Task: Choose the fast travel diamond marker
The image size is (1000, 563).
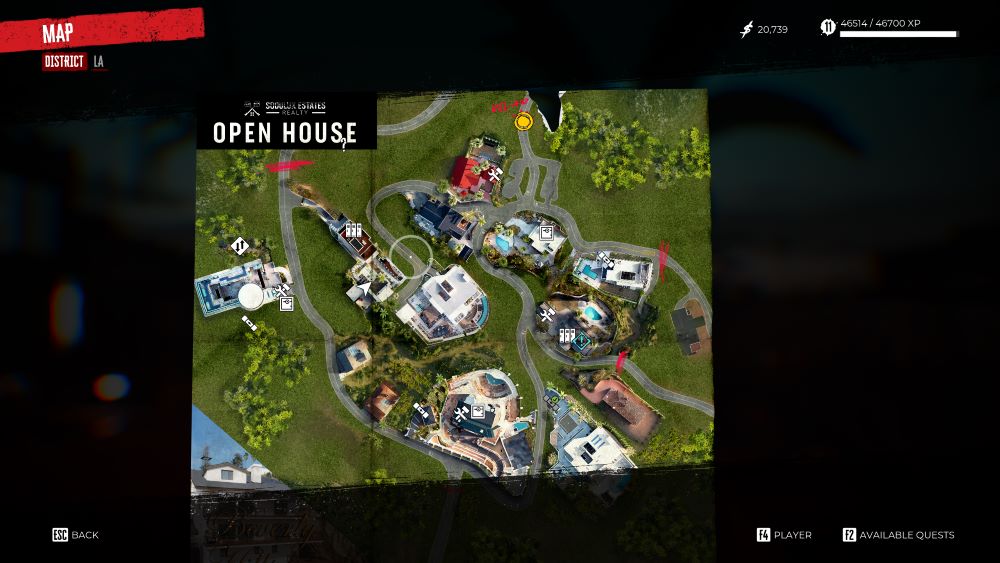Action: [239, 245]
